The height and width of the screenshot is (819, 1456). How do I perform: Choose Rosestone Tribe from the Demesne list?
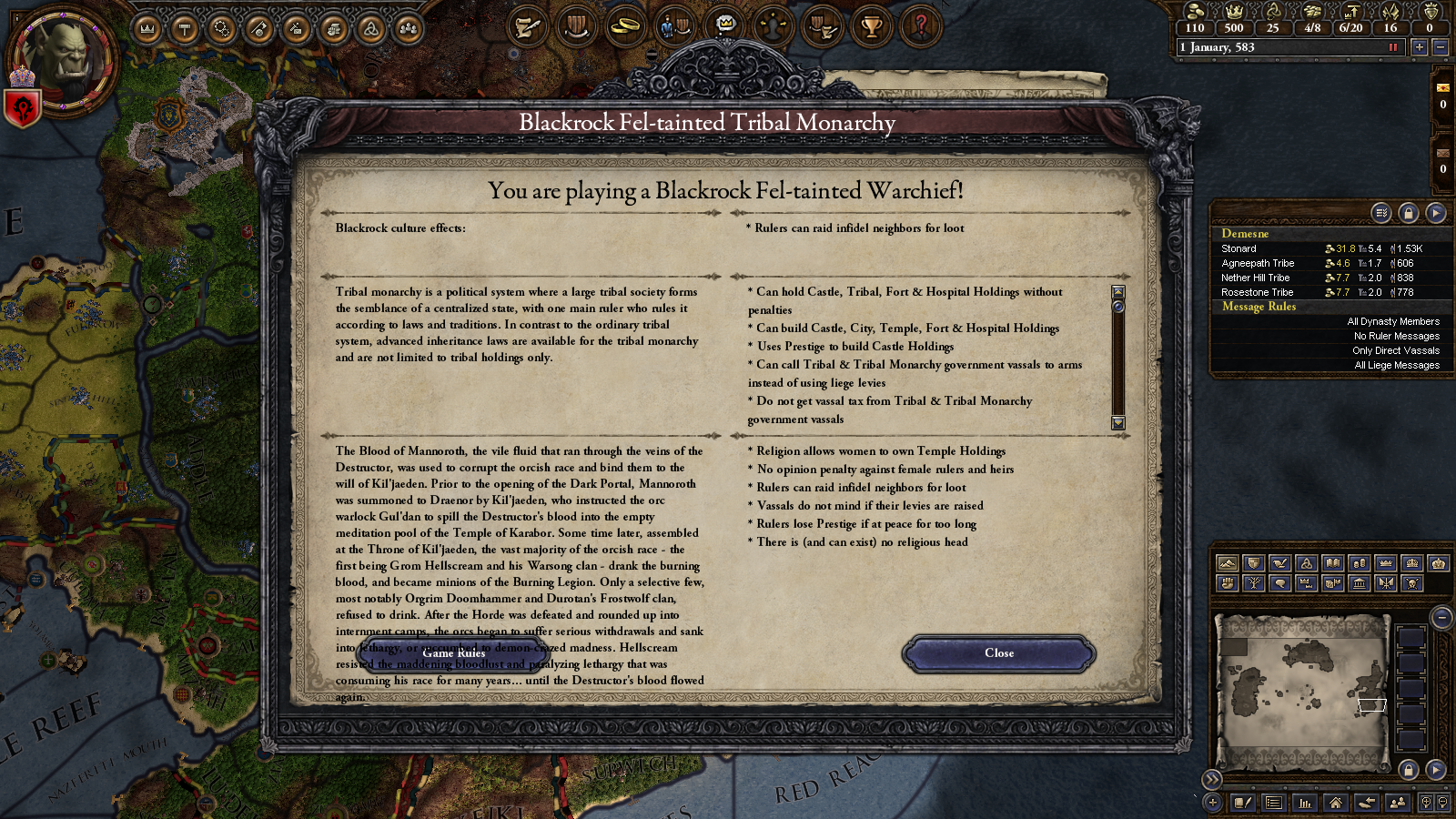1257,292
